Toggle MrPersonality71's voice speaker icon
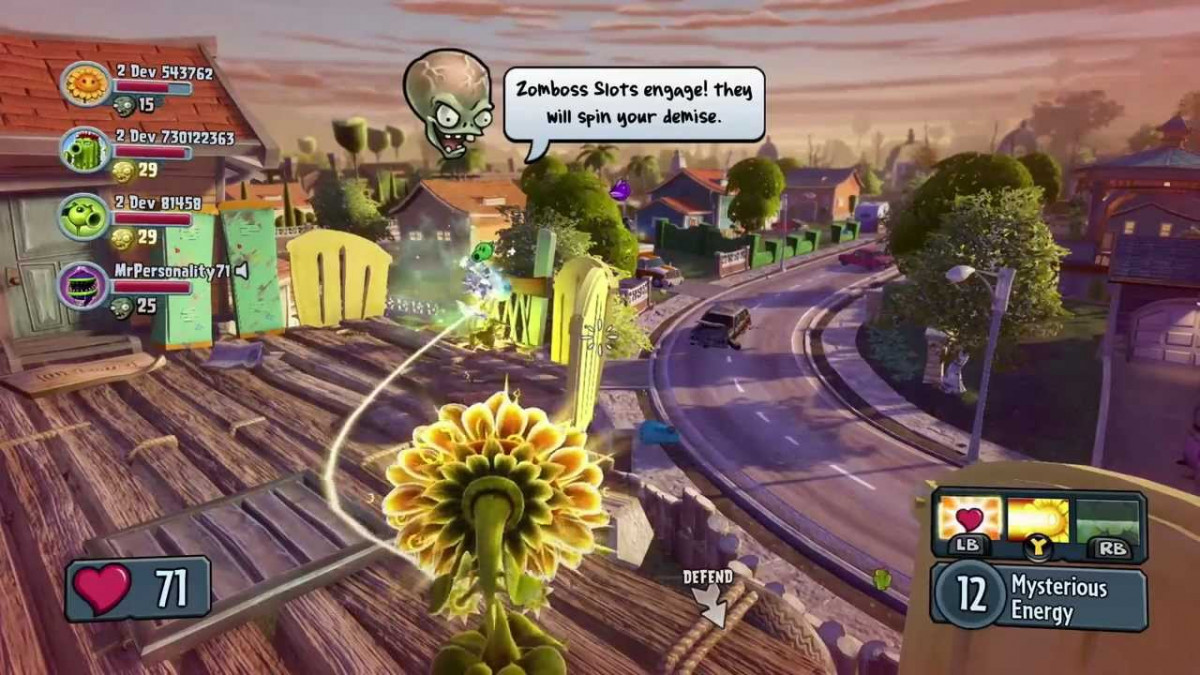The height and width of the screenshot is (675, 1200). coord(241,270)
